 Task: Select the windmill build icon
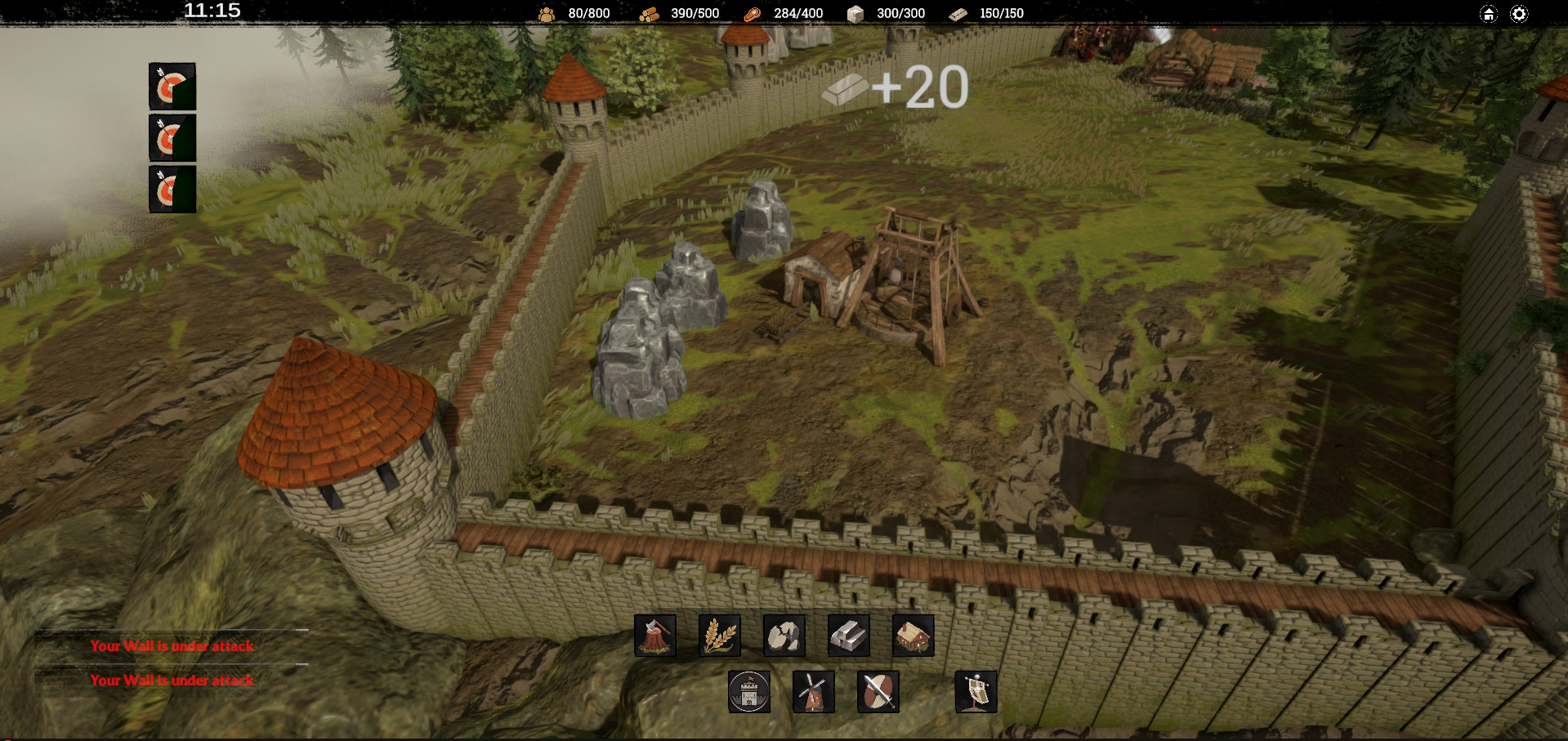click(814, 692)
